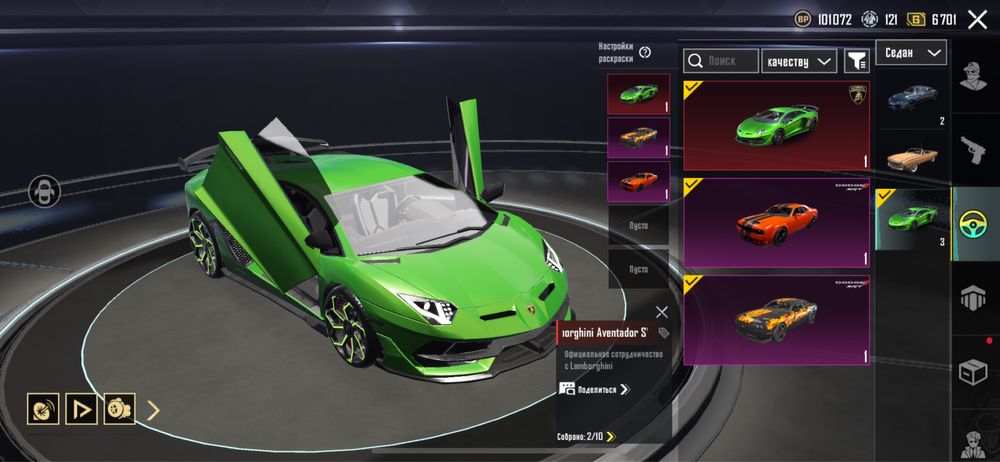Share the skin via Поделиться
Viewport: 1000px width, 462px height.
595,389
